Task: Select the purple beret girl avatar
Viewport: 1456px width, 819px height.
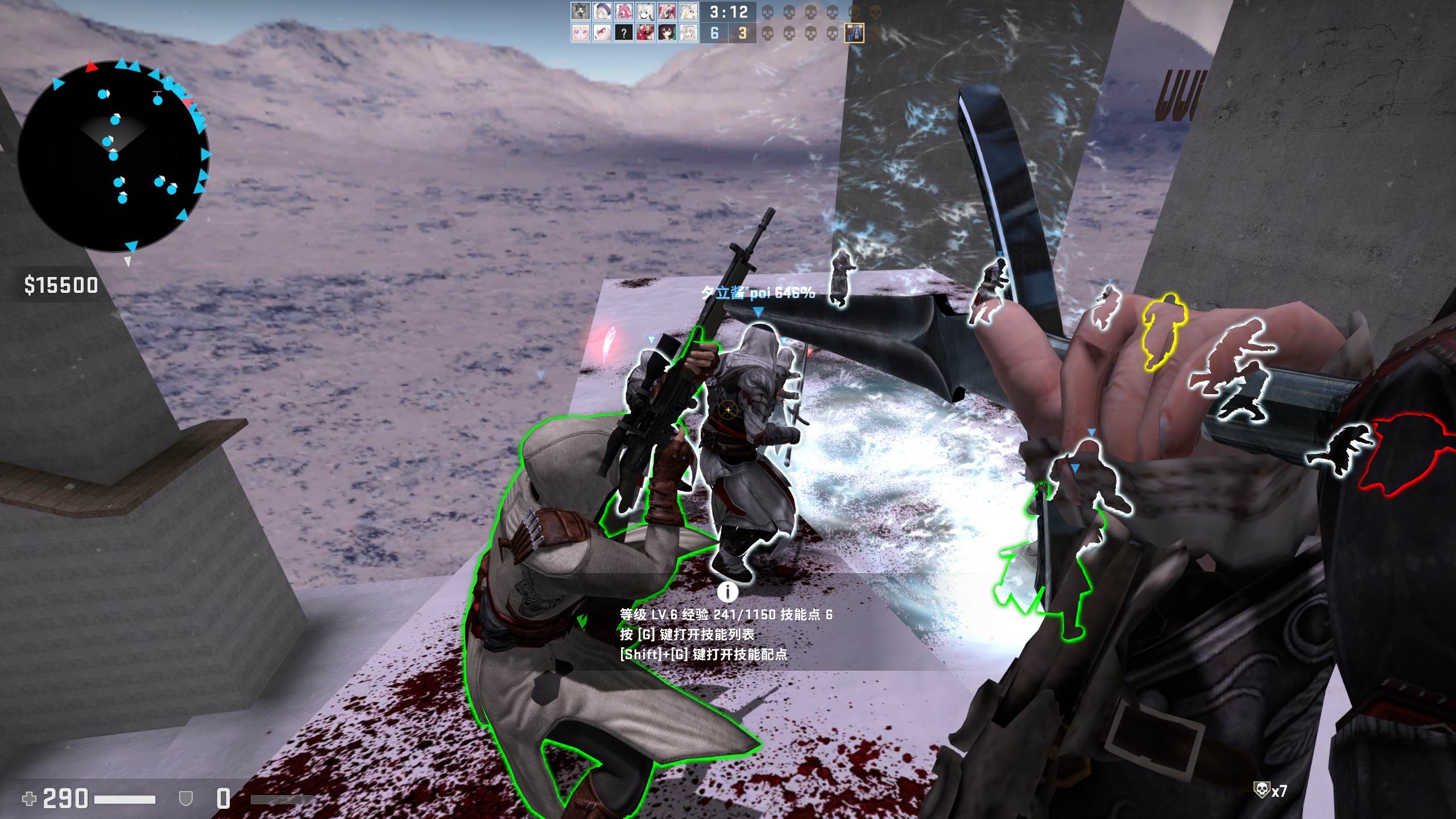Action: tap(602, 11)
